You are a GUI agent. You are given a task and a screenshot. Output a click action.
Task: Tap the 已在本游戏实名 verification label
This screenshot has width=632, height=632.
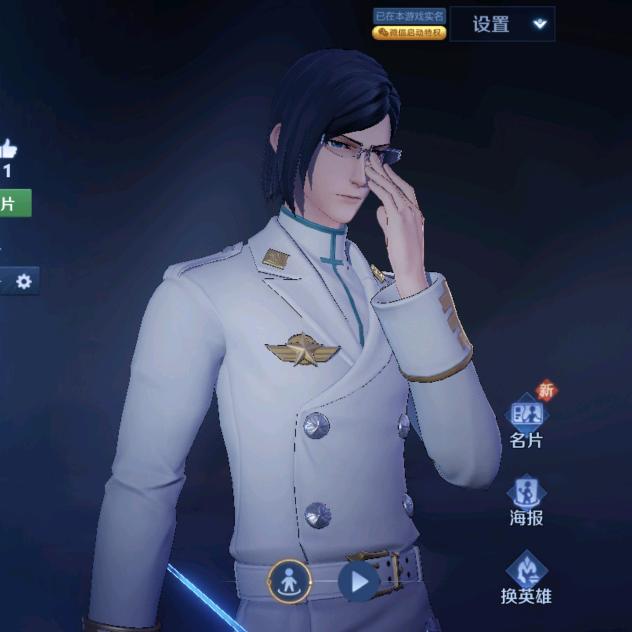point(409,16)
